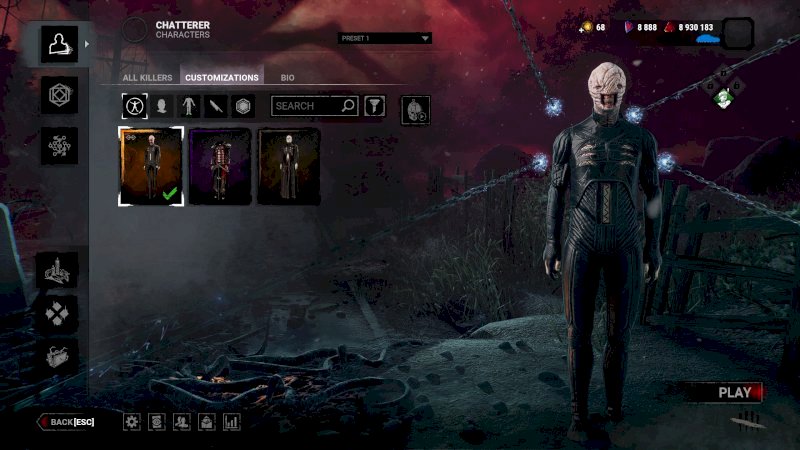
Task: Filter cosmetics by weapon
Action: (x=215, y=106)
